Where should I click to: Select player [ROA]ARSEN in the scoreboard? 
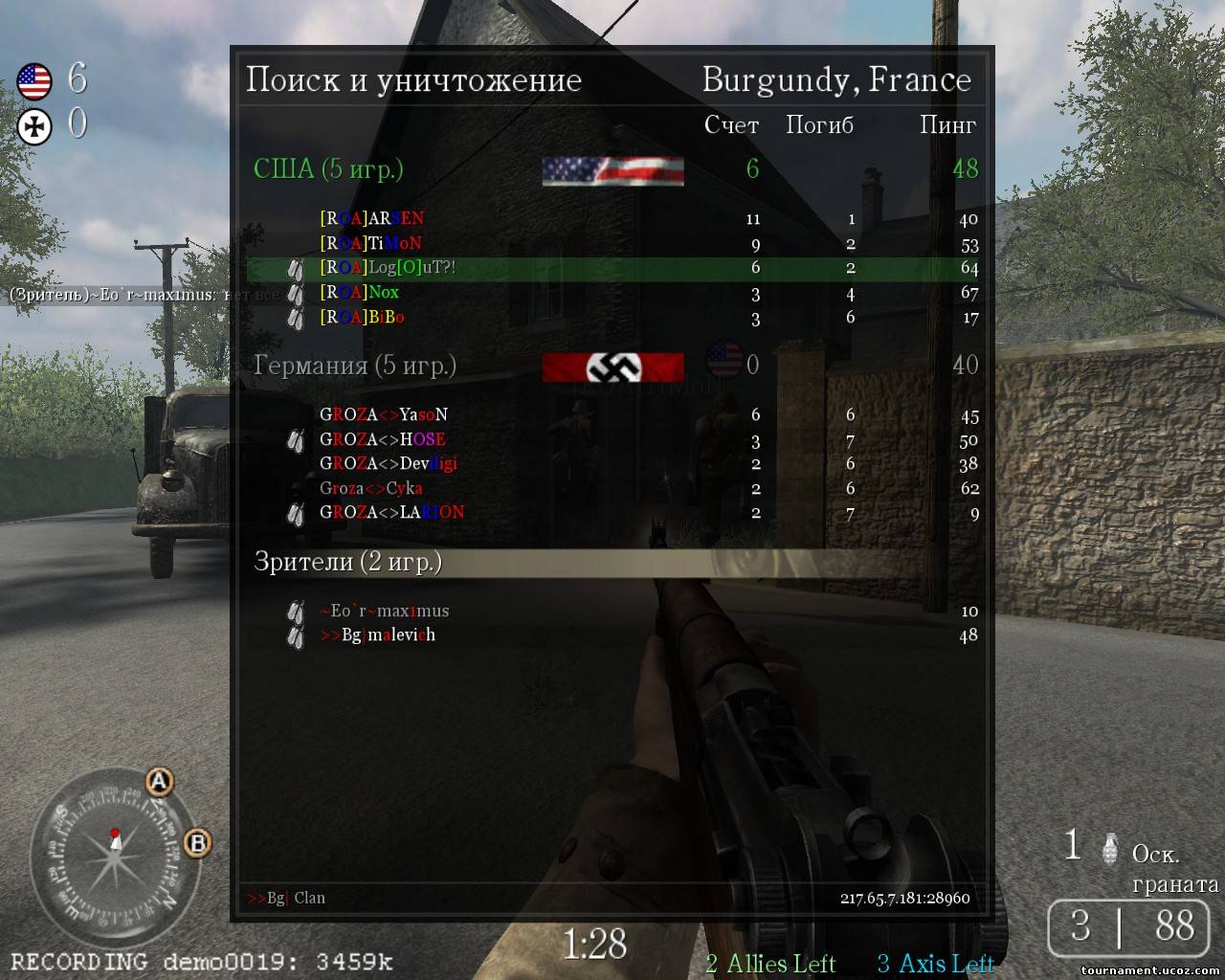point(372,218)
